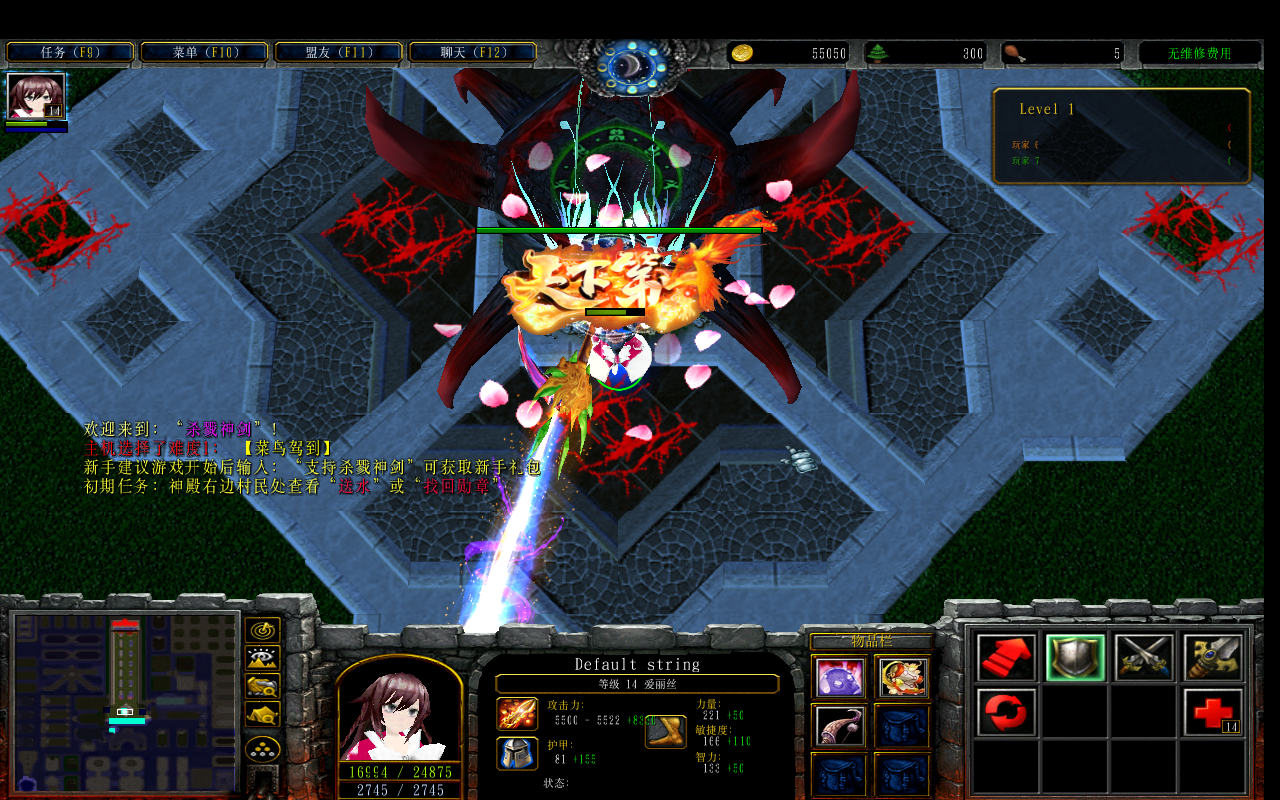The image size is (1280, 800).
Task: Open the 菜单 (F10) menu
Action: [x=204, y=51]
